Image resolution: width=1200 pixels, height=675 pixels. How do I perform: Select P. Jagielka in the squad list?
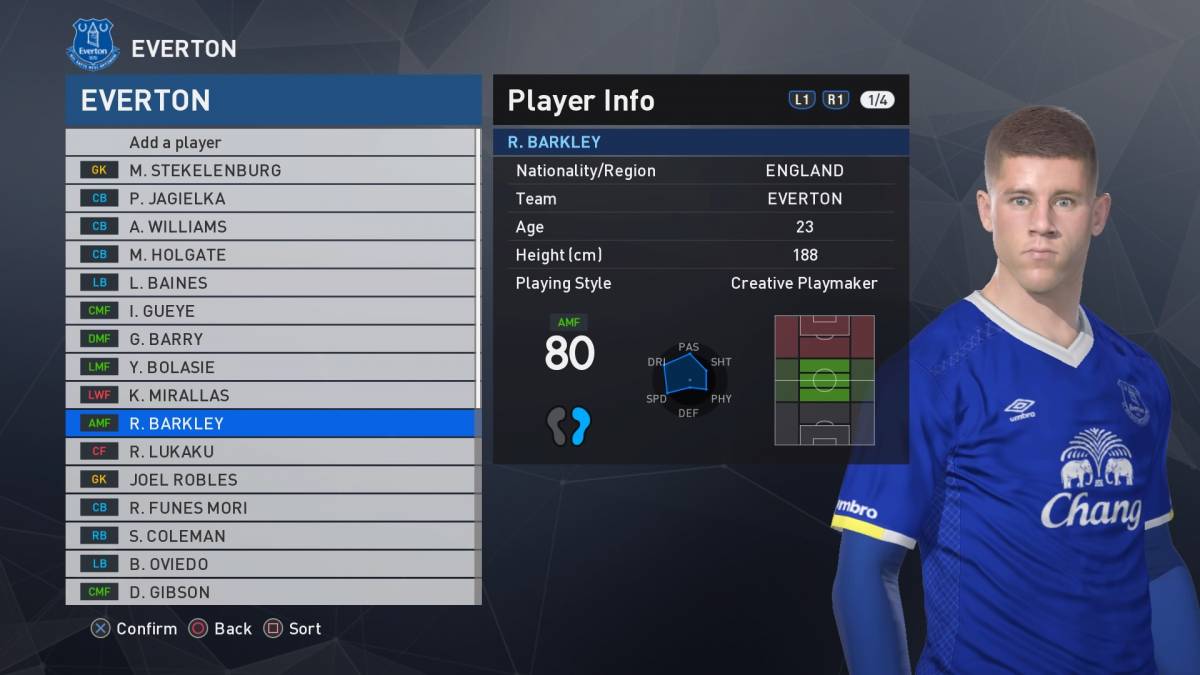[272, 198]
